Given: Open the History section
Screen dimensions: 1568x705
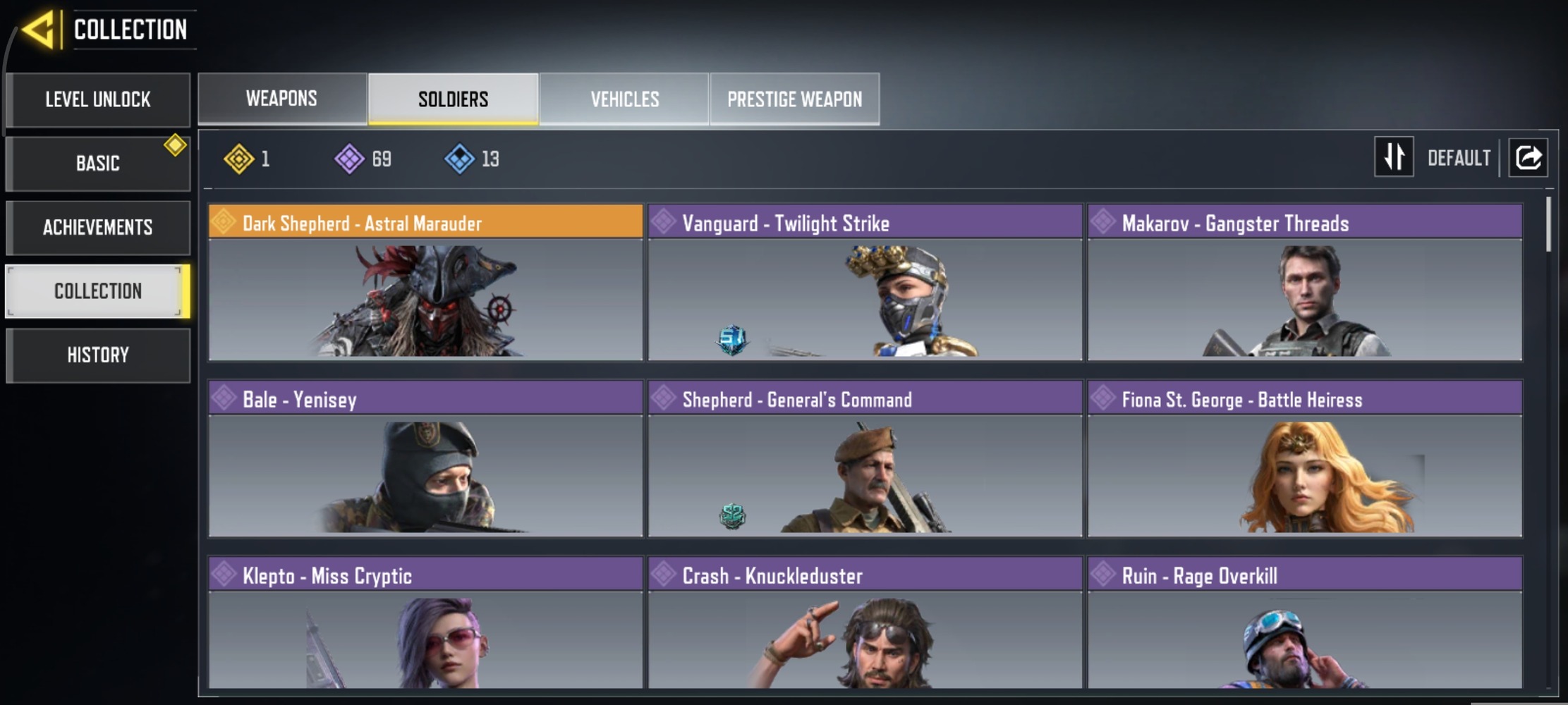Looking at the screenshot, I should coord(98,355).
